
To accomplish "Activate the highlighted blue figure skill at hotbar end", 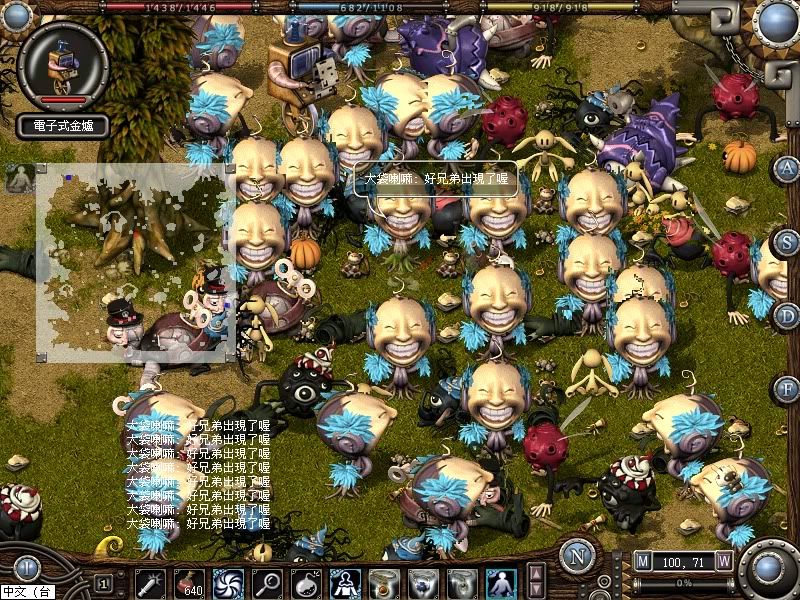I will coord(501,582).
